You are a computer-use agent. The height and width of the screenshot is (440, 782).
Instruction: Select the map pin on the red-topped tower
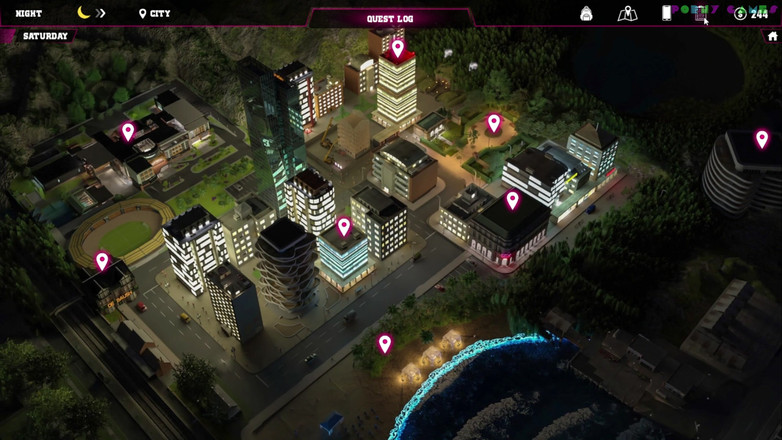pos(398,48)
